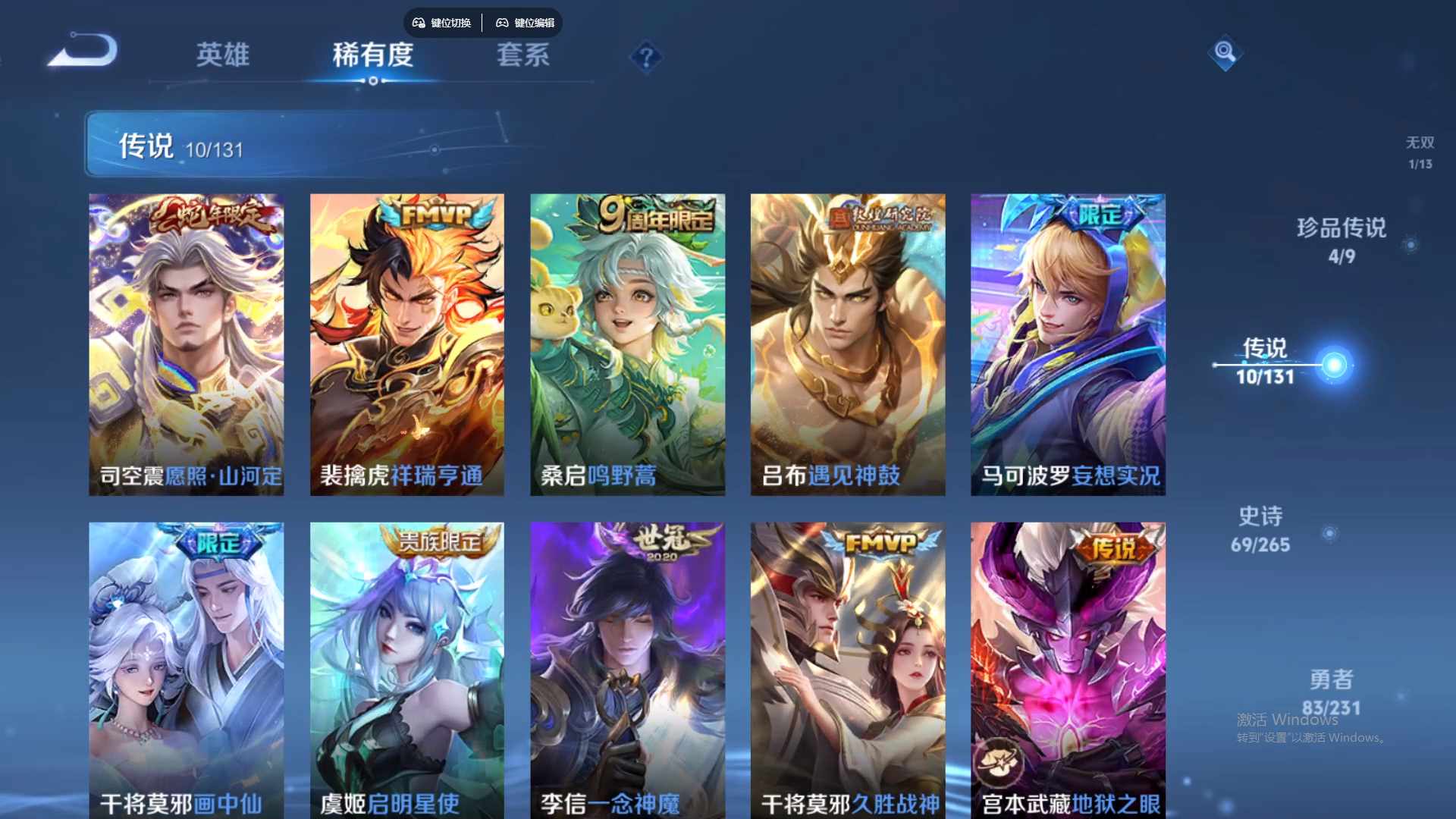Viewport: 1456px width, 819px height.
Task: Click the 键位编辑 button
Action: tap(527, 23)
